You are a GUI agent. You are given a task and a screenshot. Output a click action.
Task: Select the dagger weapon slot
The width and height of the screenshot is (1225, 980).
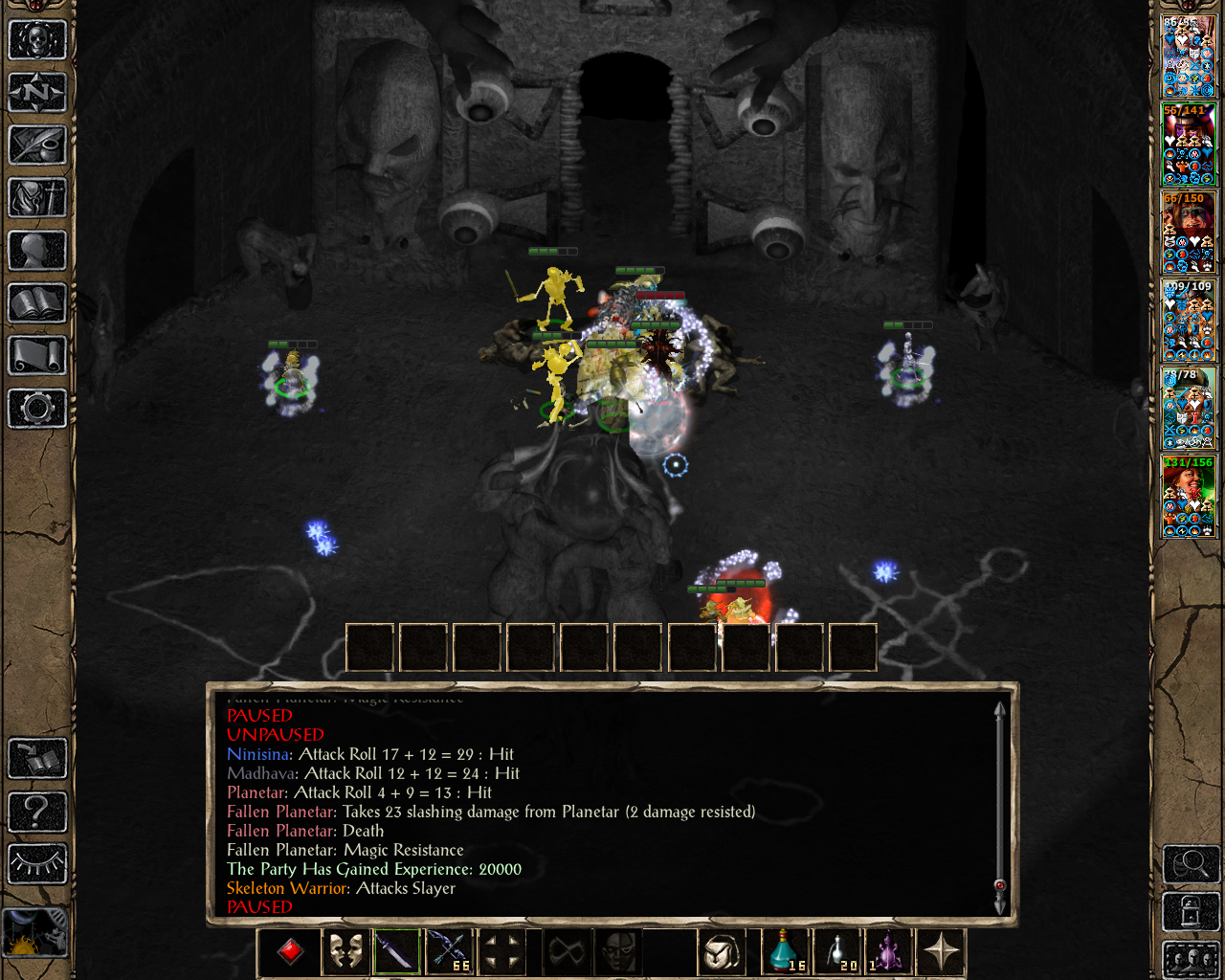(x=396, y=951)
